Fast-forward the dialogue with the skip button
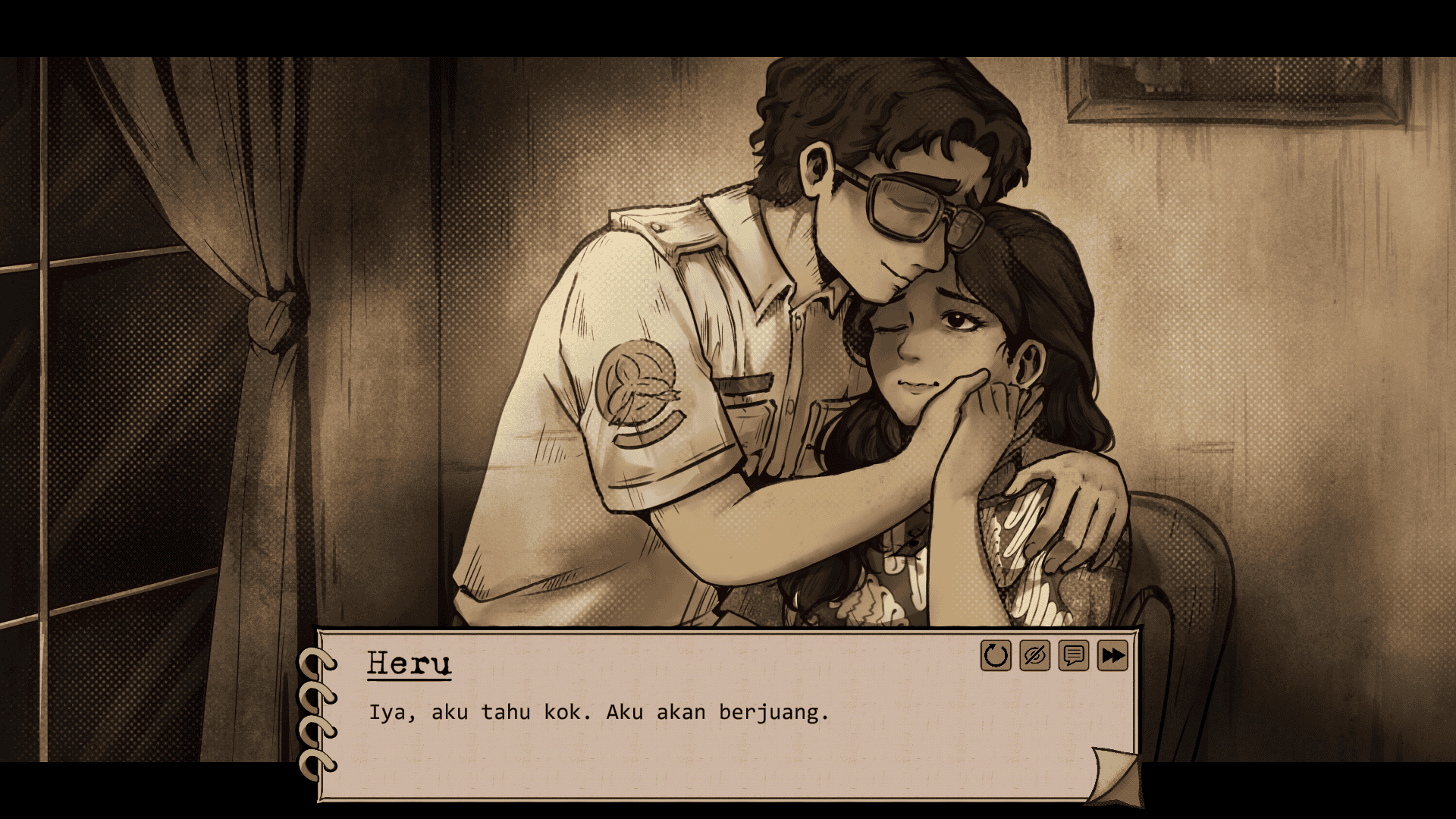The height and width of the screenshot is (819, 1456). tap(1112, 656)
